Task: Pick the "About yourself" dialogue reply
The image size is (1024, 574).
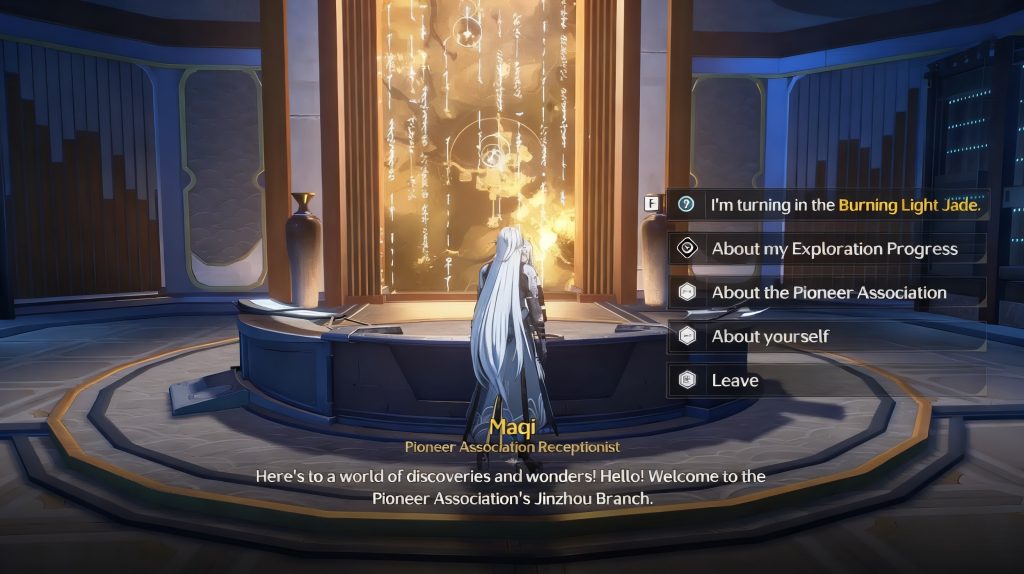Action: tap(770, 337)
